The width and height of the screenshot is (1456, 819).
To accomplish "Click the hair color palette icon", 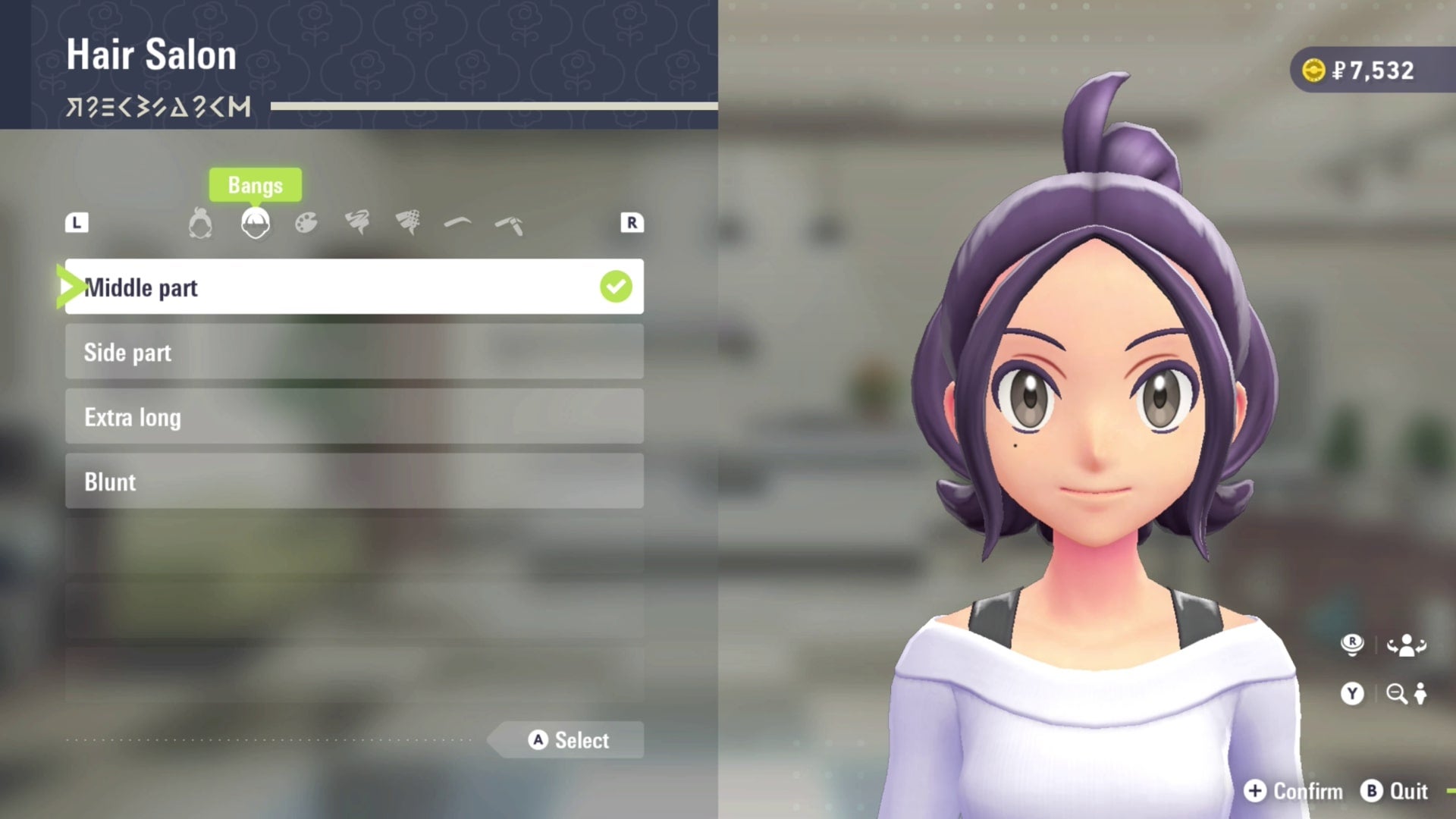I will coord(305,222).
